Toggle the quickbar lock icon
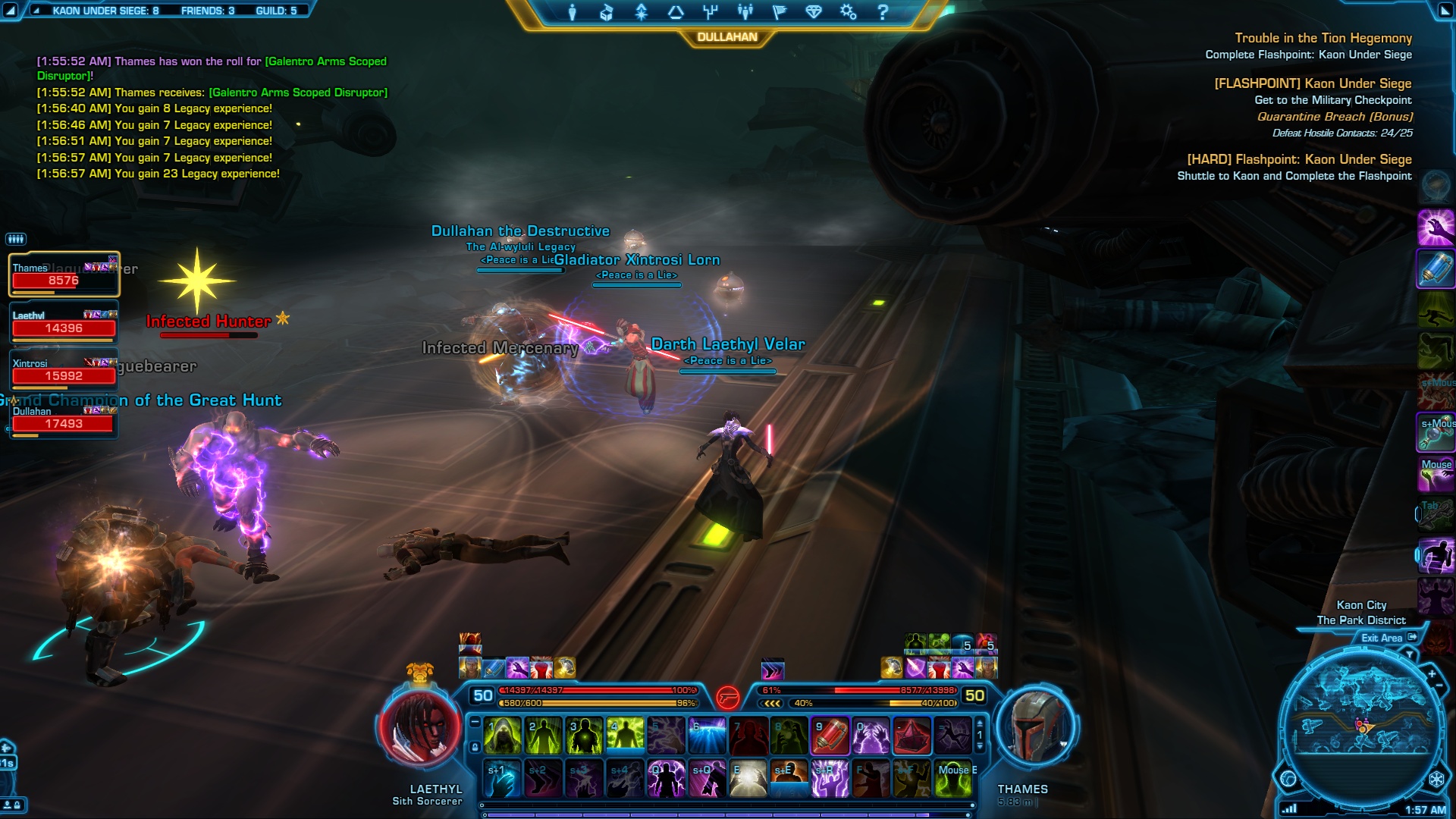This screenshot has width=1456, height=819. [475, 747]
